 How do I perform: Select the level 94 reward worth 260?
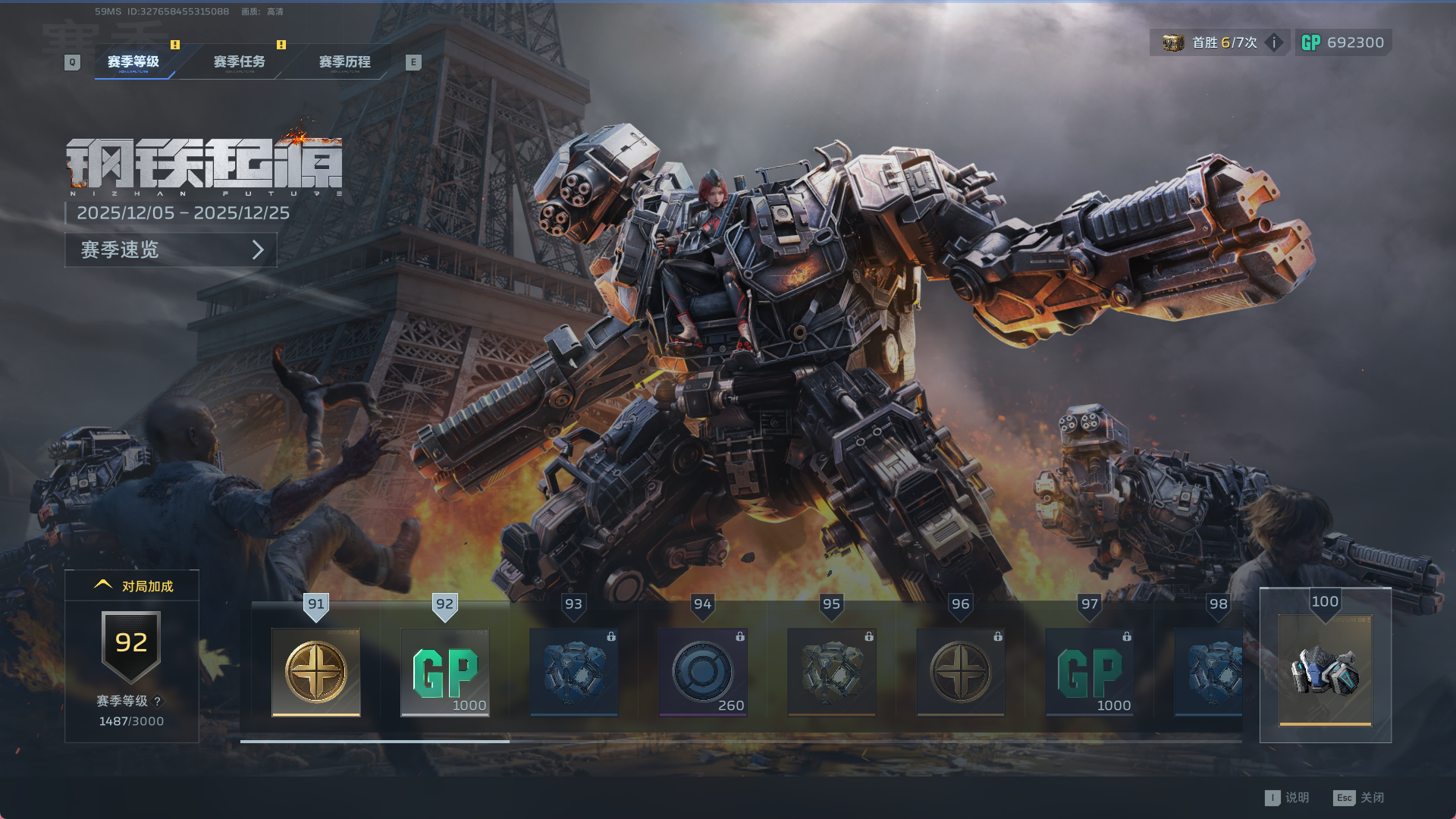coord(703,672)
